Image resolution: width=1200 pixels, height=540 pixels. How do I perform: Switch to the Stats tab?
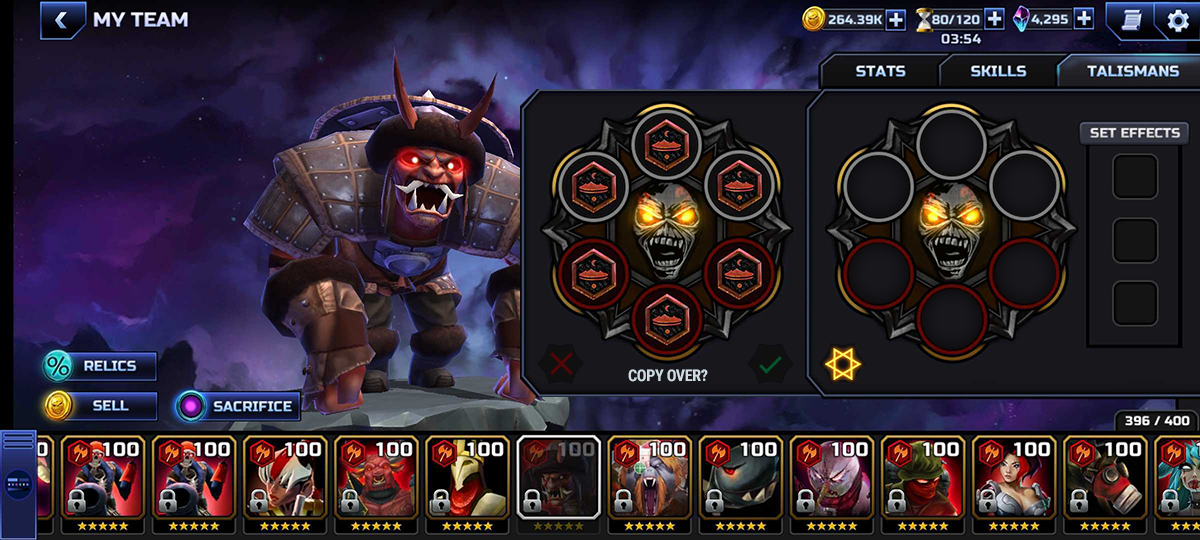[x=880, y=71]
